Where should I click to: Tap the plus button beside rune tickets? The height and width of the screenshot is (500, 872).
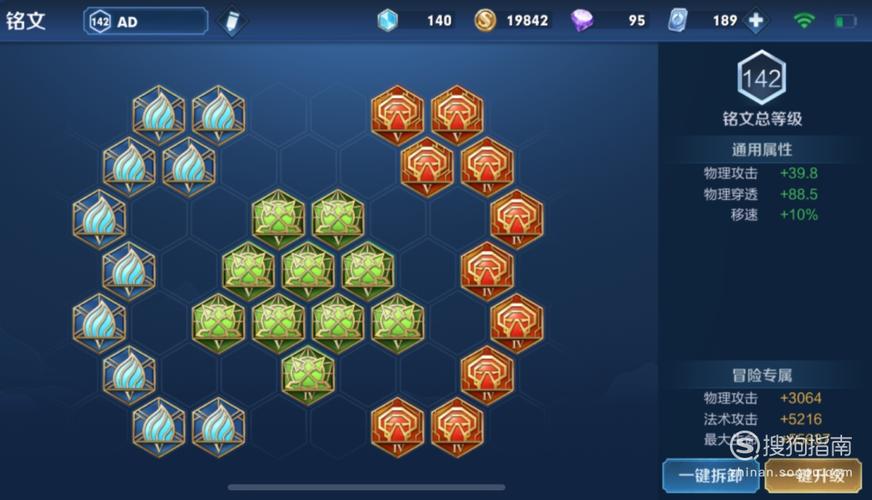point(756,21)
